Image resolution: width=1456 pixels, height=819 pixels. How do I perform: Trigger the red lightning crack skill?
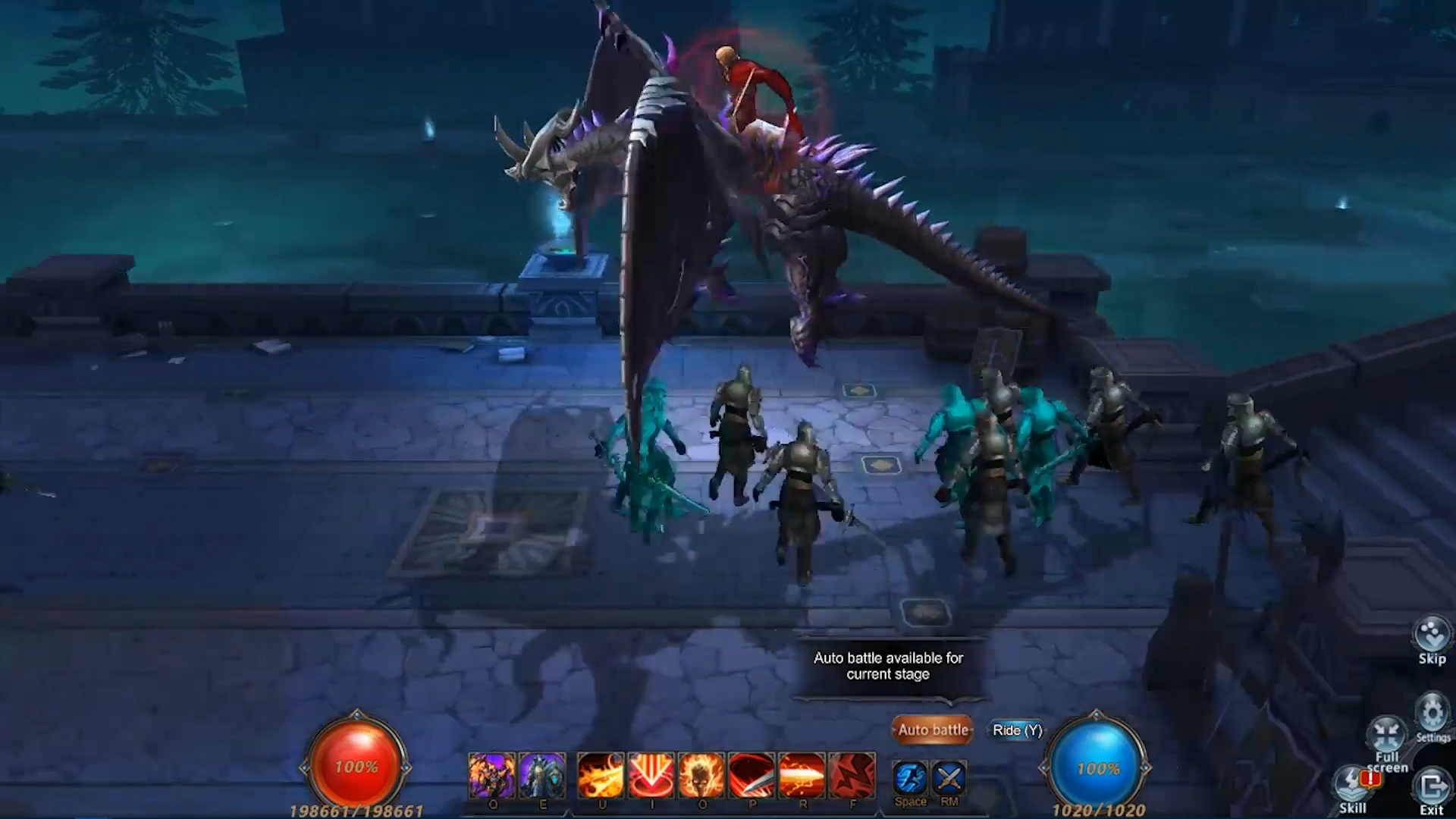tap(852, 775)
